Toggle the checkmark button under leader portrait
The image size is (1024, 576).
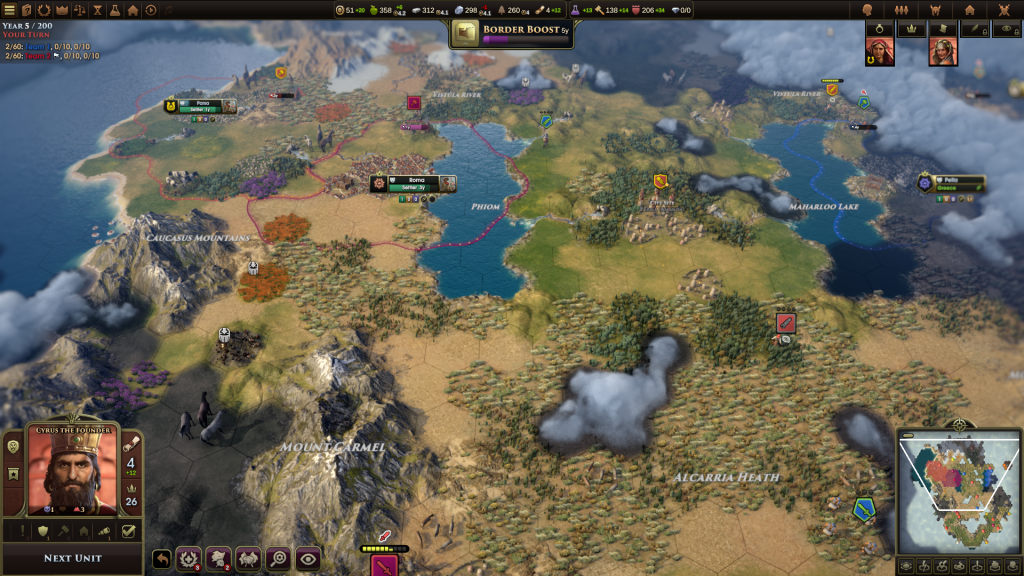(x=129, y=532)
